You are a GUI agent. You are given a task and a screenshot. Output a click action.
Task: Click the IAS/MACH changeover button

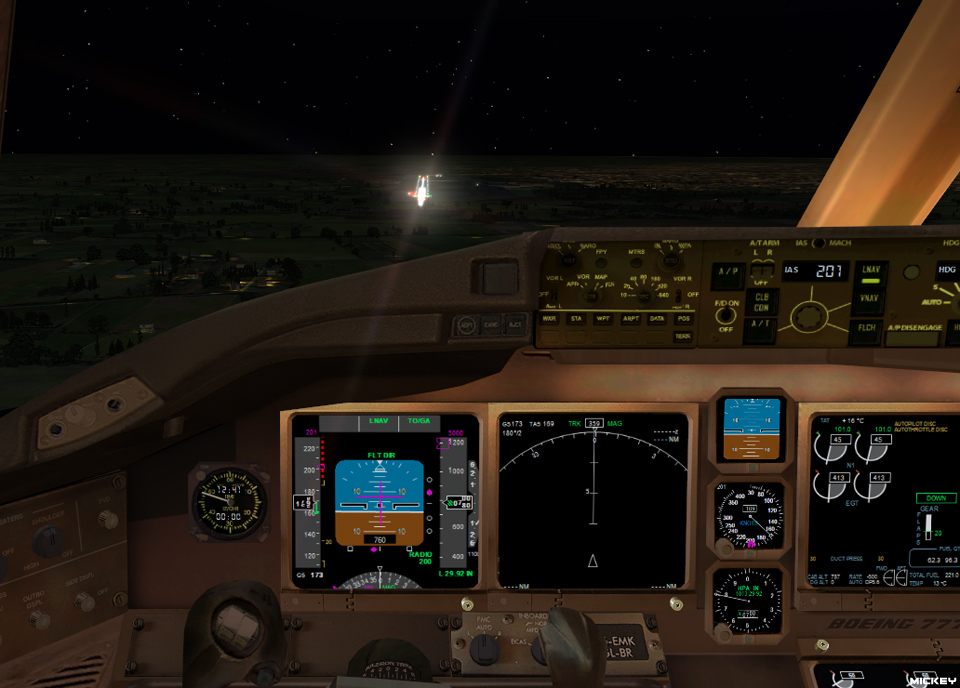(x=817, y=243)
